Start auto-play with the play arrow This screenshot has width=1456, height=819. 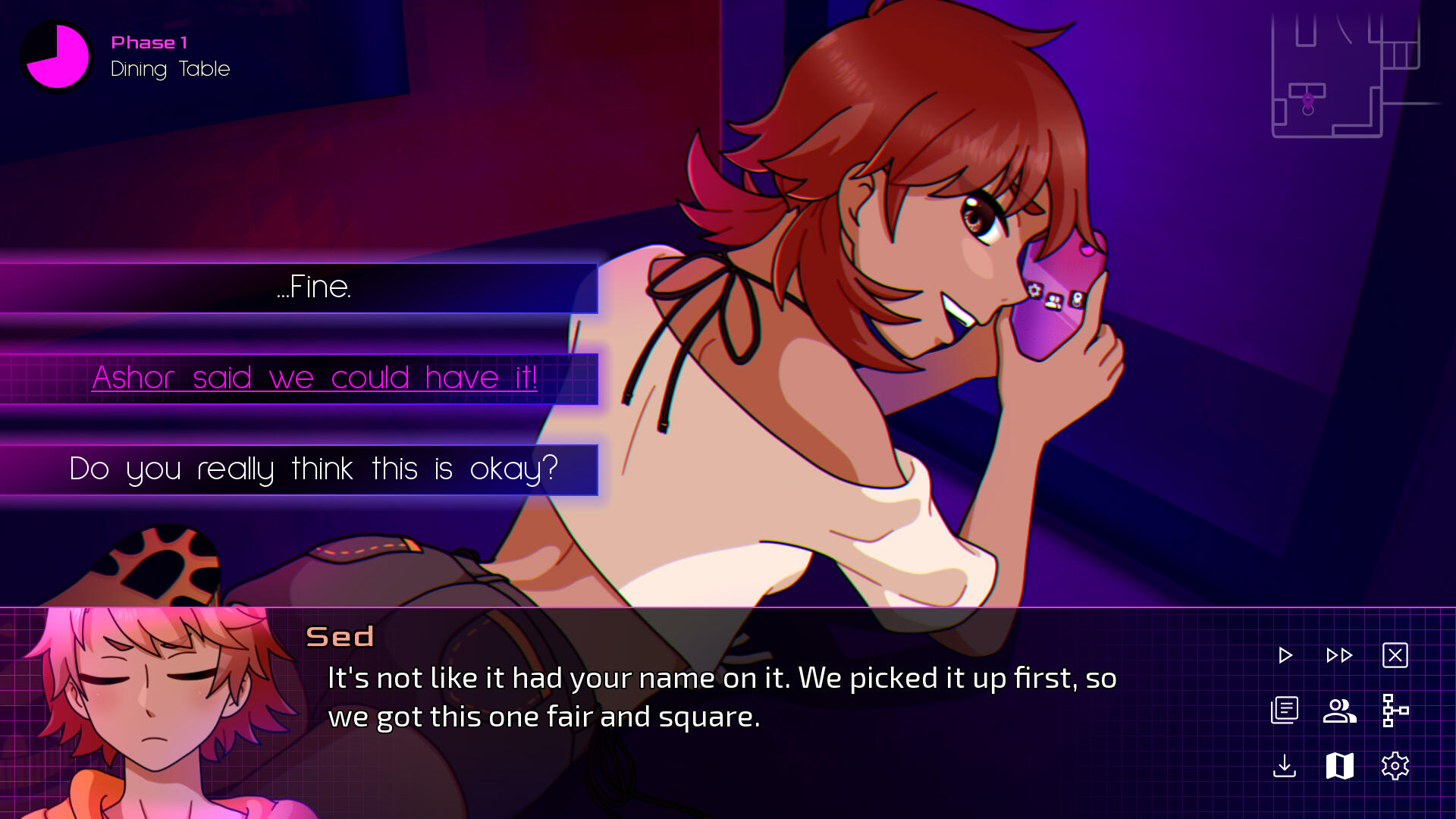[1285, 655]
